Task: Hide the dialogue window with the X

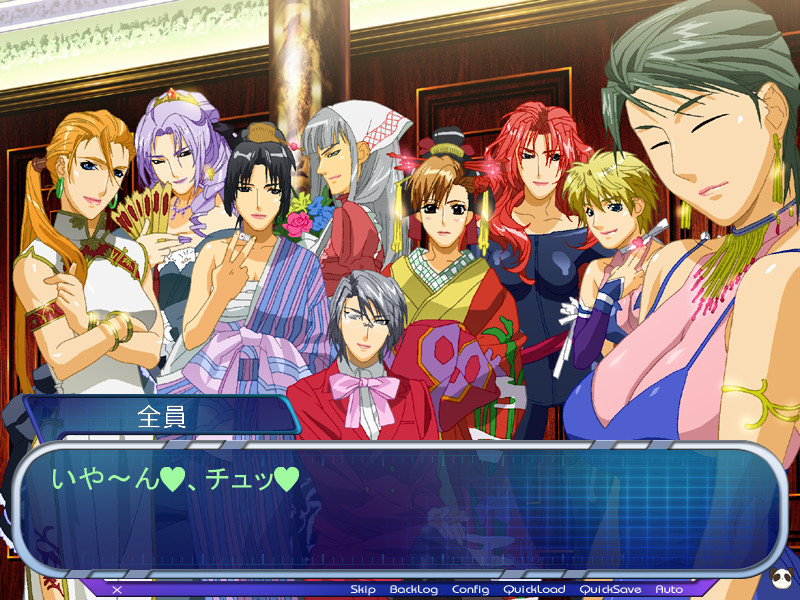Action: pyautogui.click(x=117, y=590)
